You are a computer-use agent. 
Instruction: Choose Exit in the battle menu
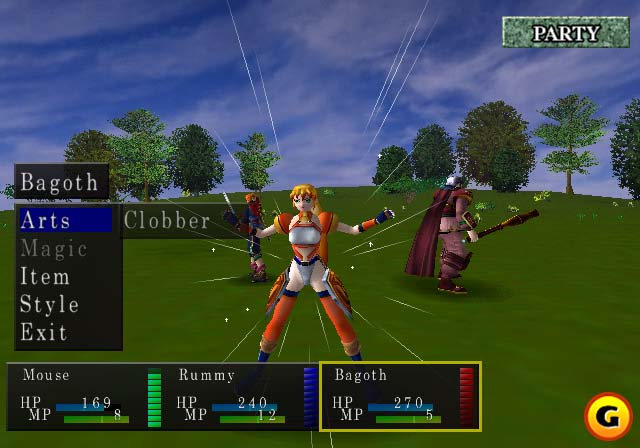pyautogui.click(x=44, y=332)
